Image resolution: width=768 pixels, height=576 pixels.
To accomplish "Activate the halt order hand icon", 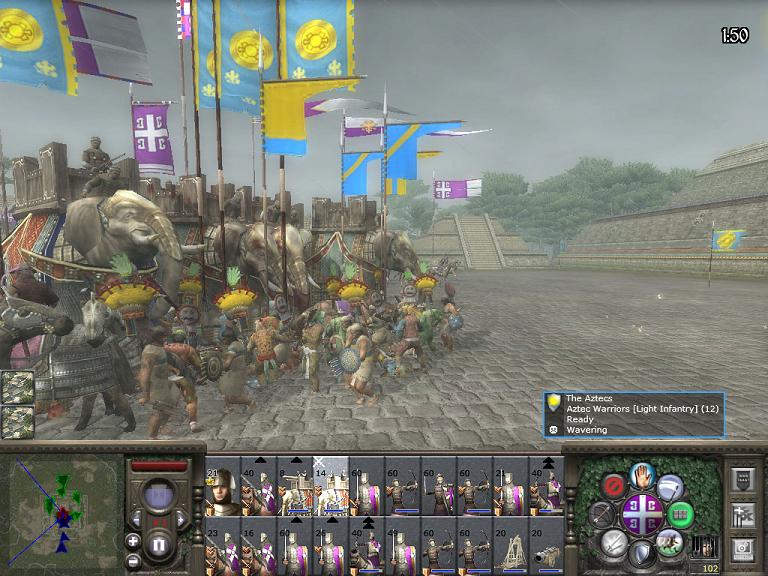I will click(x=642, y=476).
